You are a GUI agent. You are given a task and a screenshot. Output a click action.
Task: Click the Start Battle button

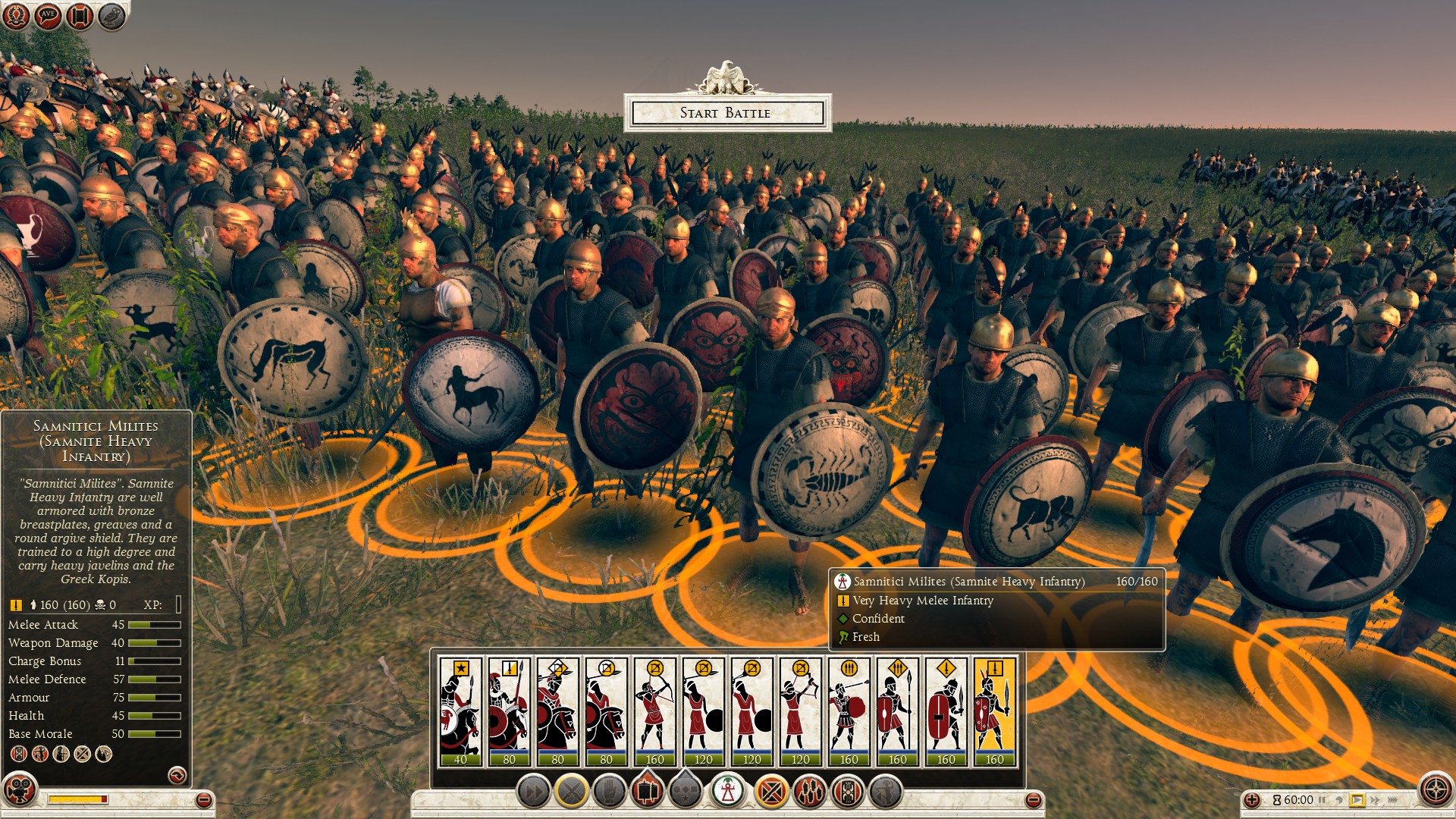(726, 113)
